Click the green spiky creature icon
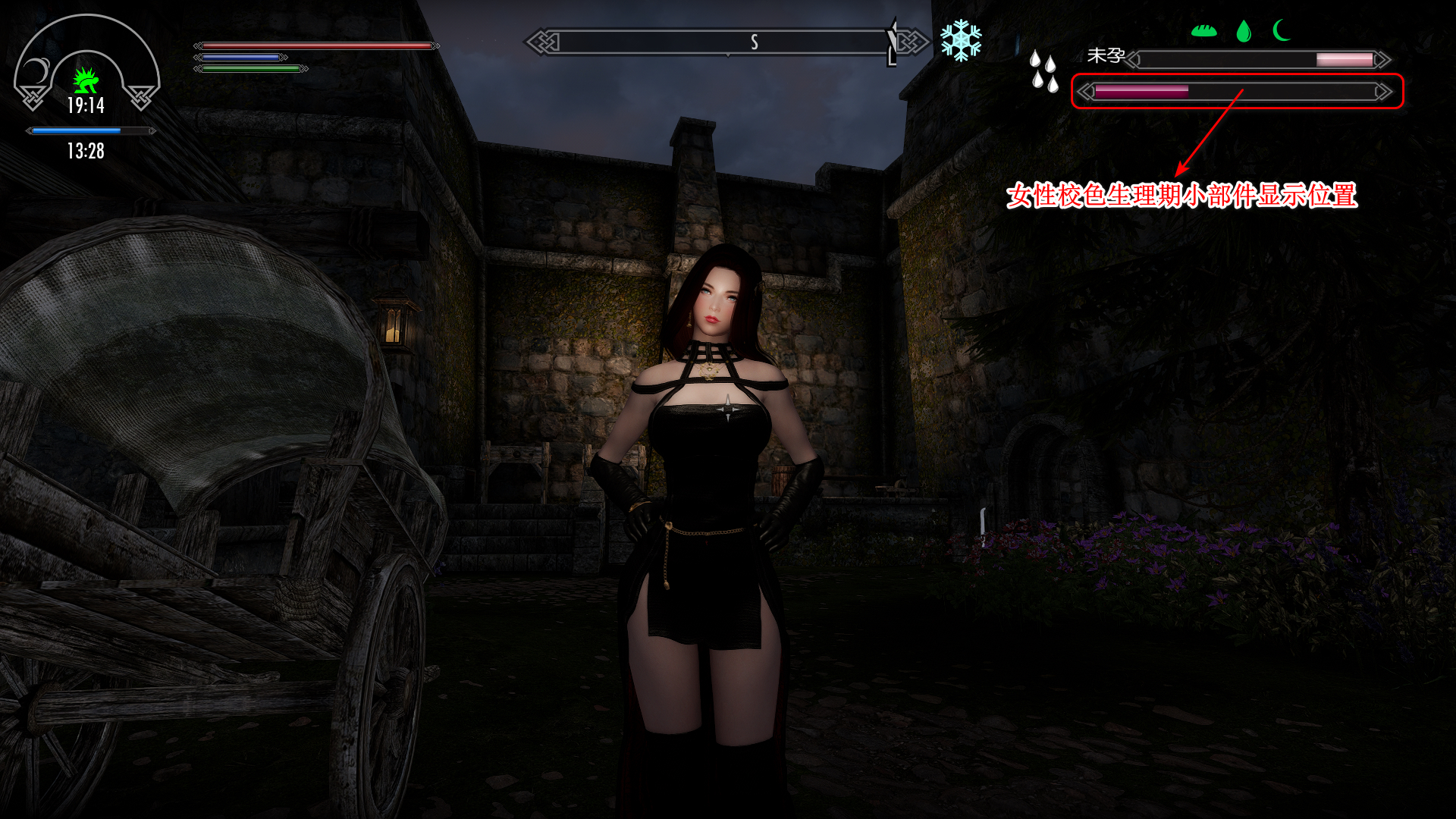 86,79
